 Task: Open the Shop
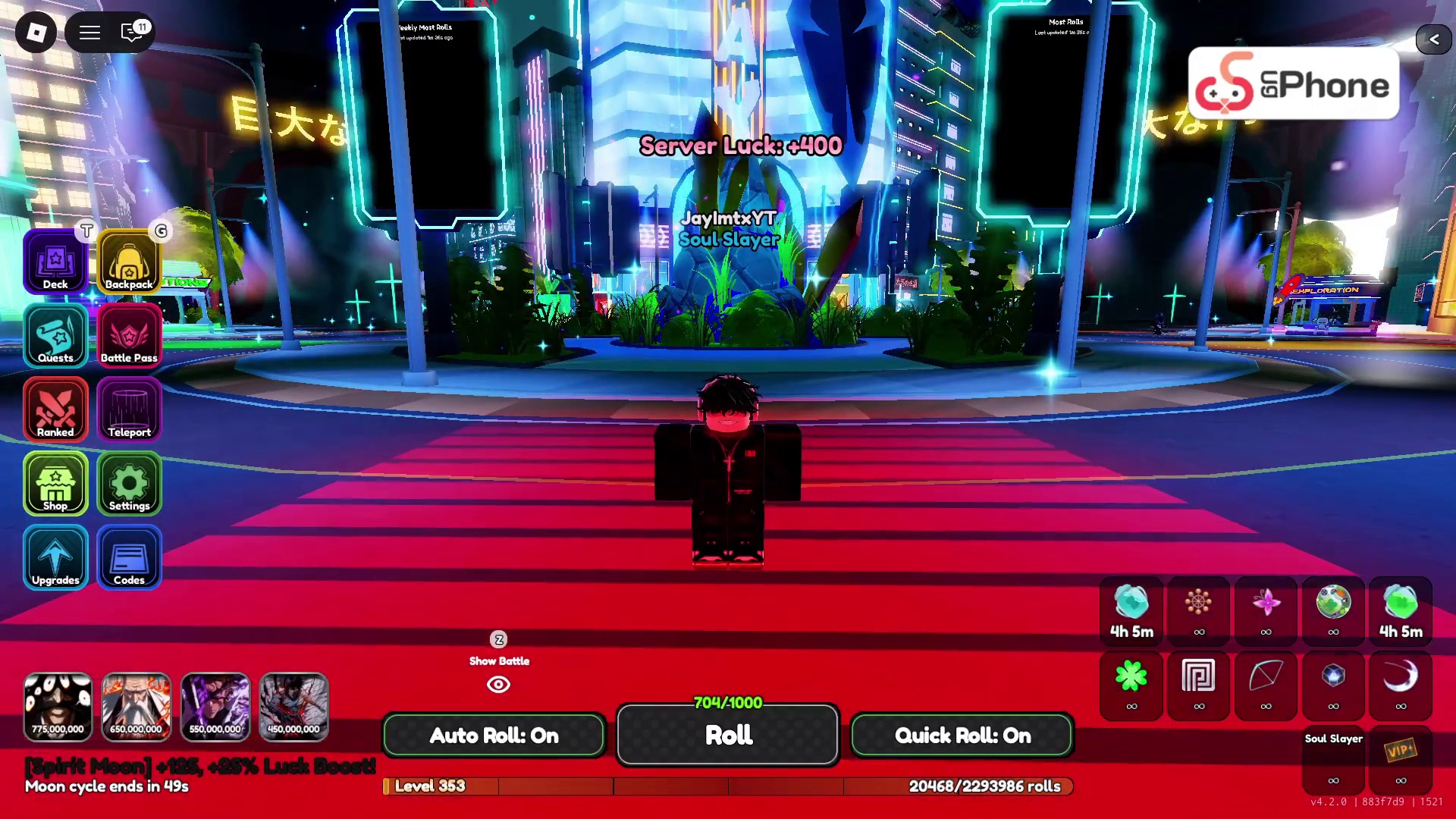coord(55,484)
